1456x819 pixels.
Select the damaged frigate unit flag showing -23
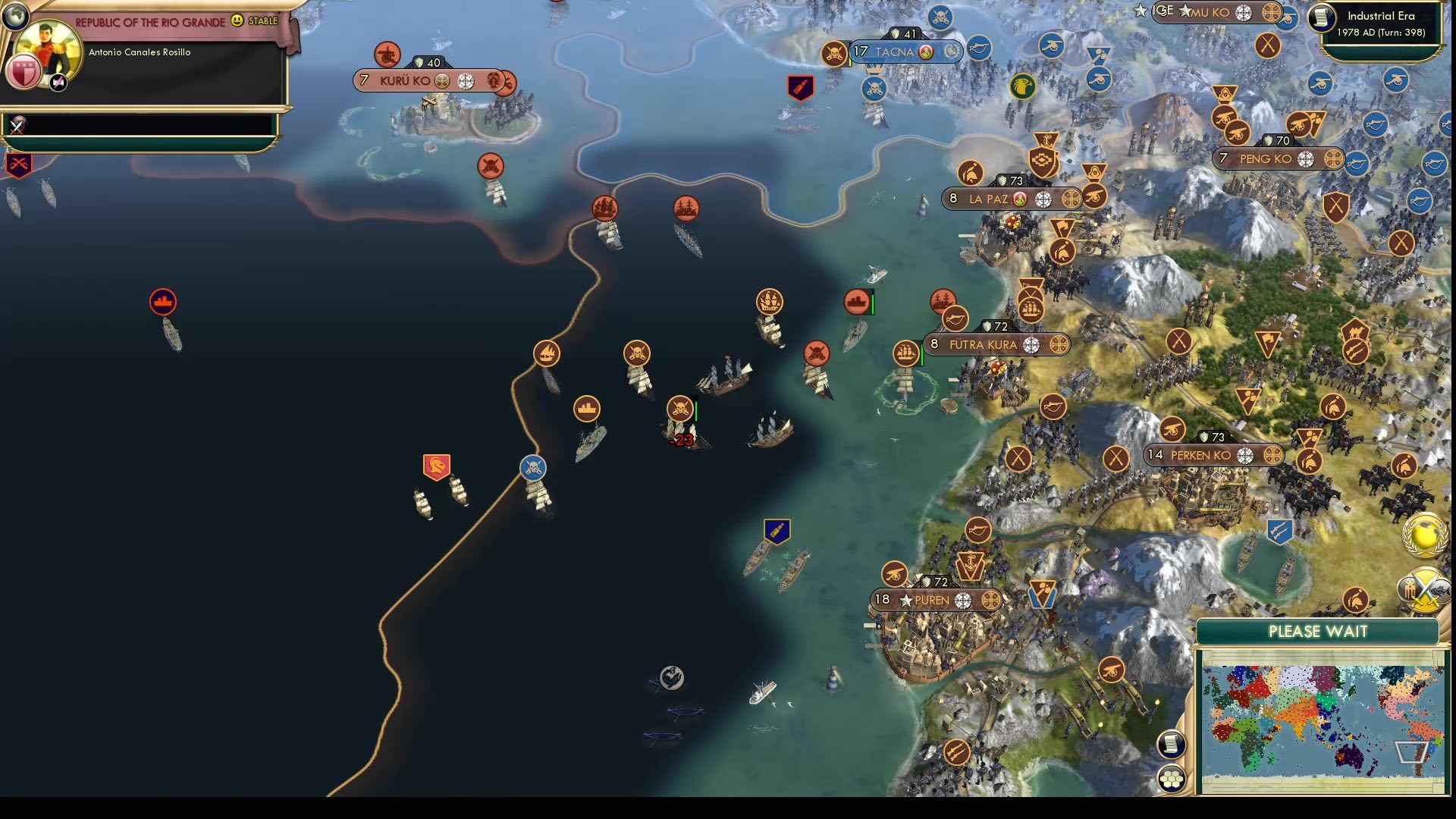click(x=680, y=409)
